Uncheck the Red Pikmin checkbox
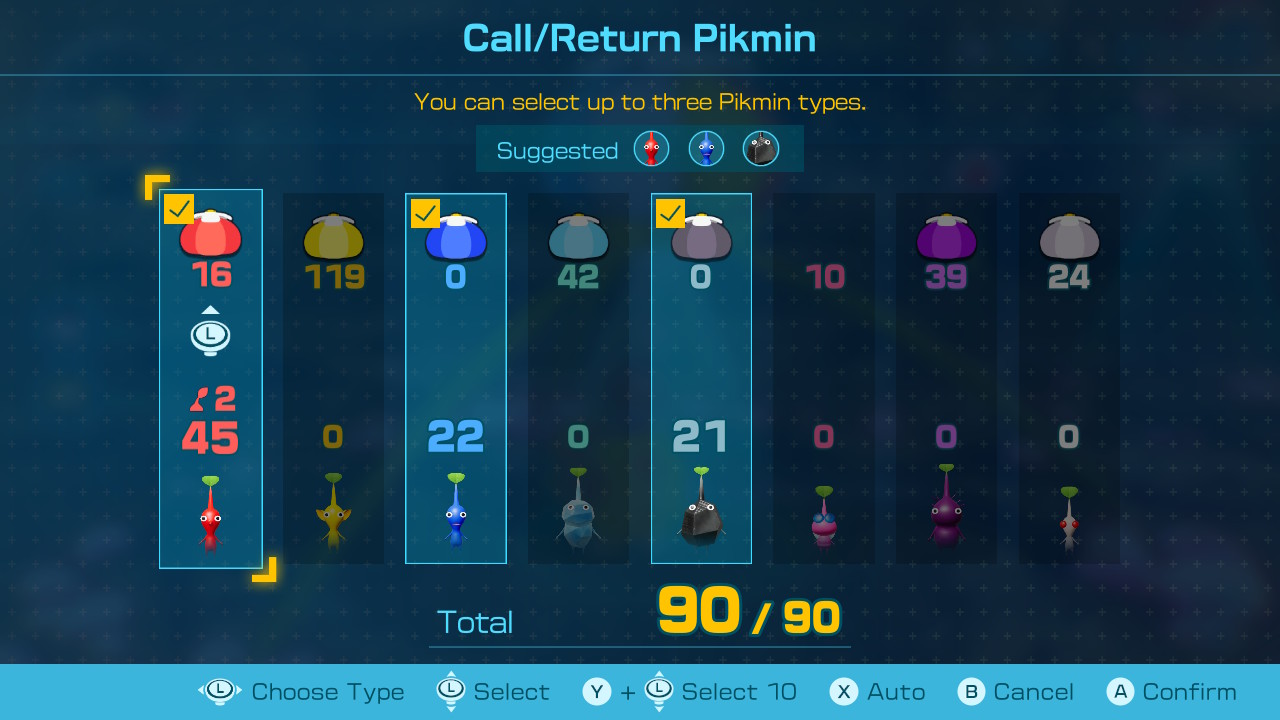Image resolution: width=1280 pixels, height=720 pixels. coord(179,209)
